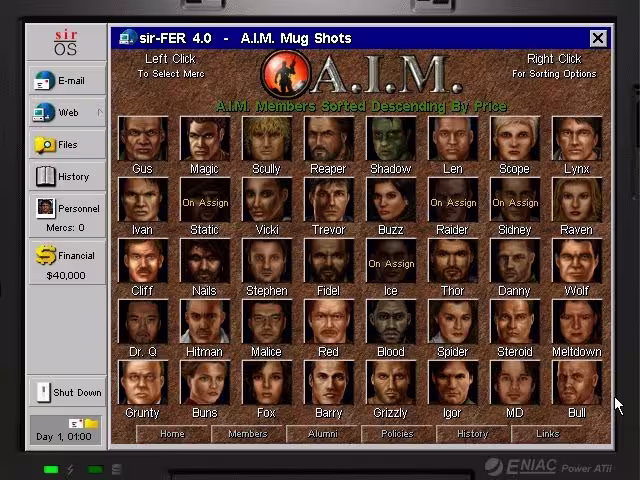640x480 pixels.
Task: Shut Down the laptop
Action: click(67, 392)
